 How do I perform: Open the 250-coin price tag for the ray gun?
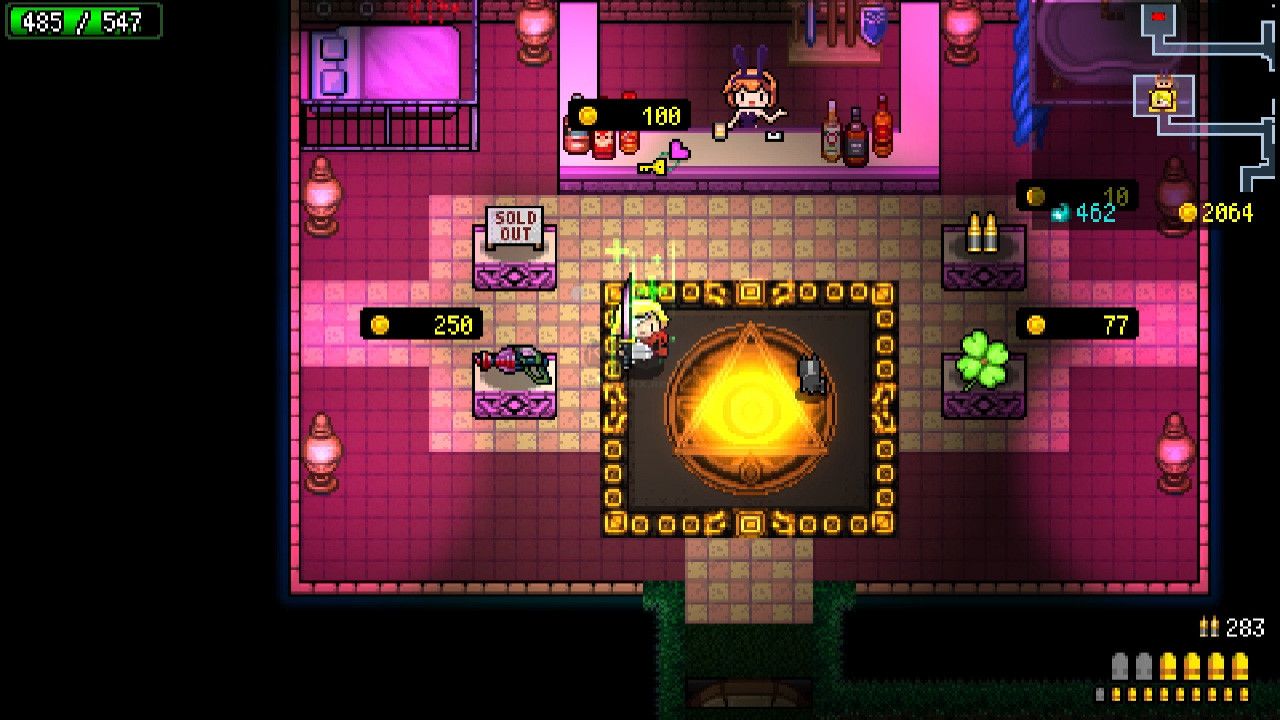tap(420, 323)
